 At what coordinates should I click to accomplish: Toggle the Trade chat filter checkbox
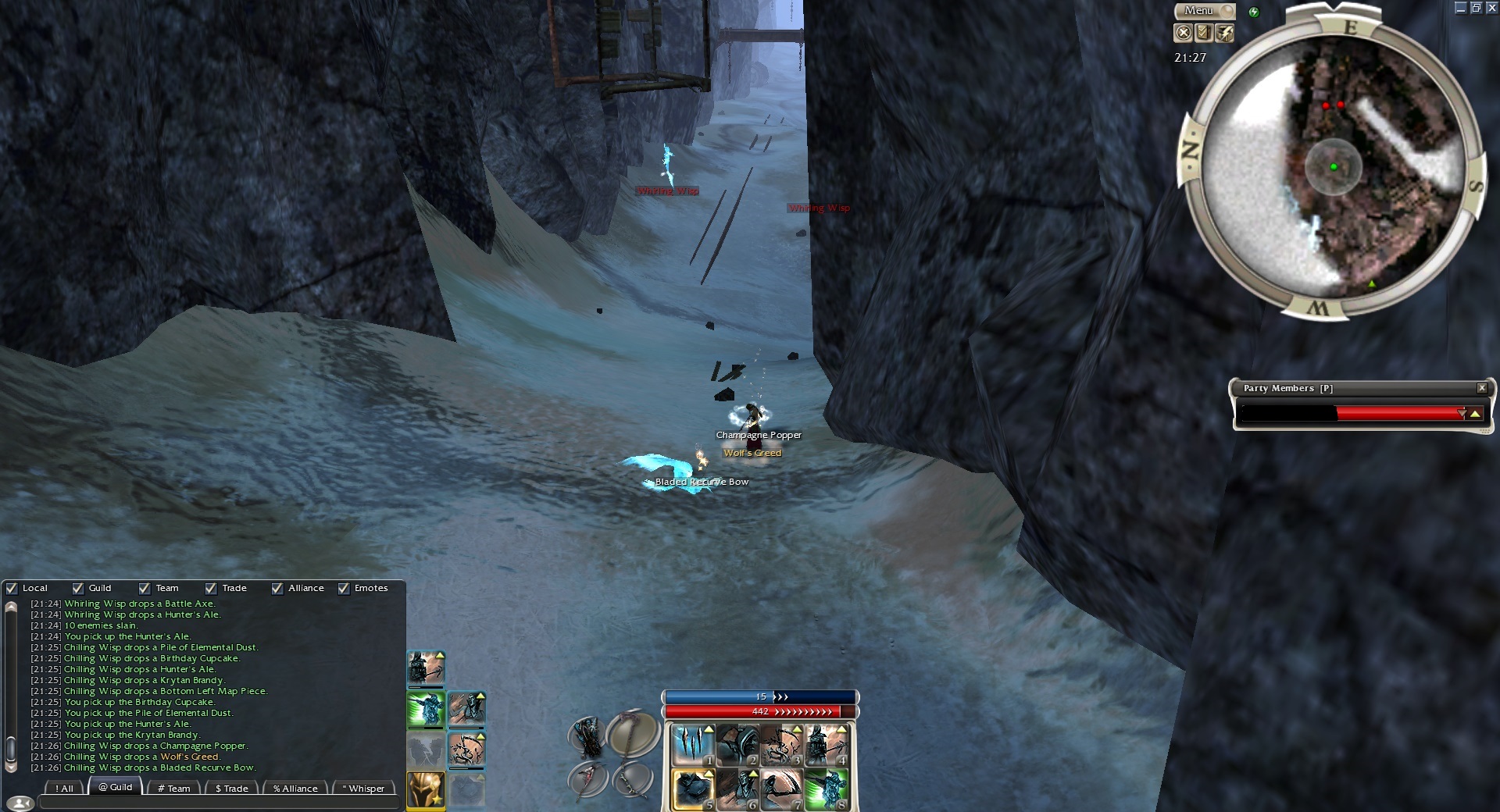pyautogui.click(x=211, y=589)
